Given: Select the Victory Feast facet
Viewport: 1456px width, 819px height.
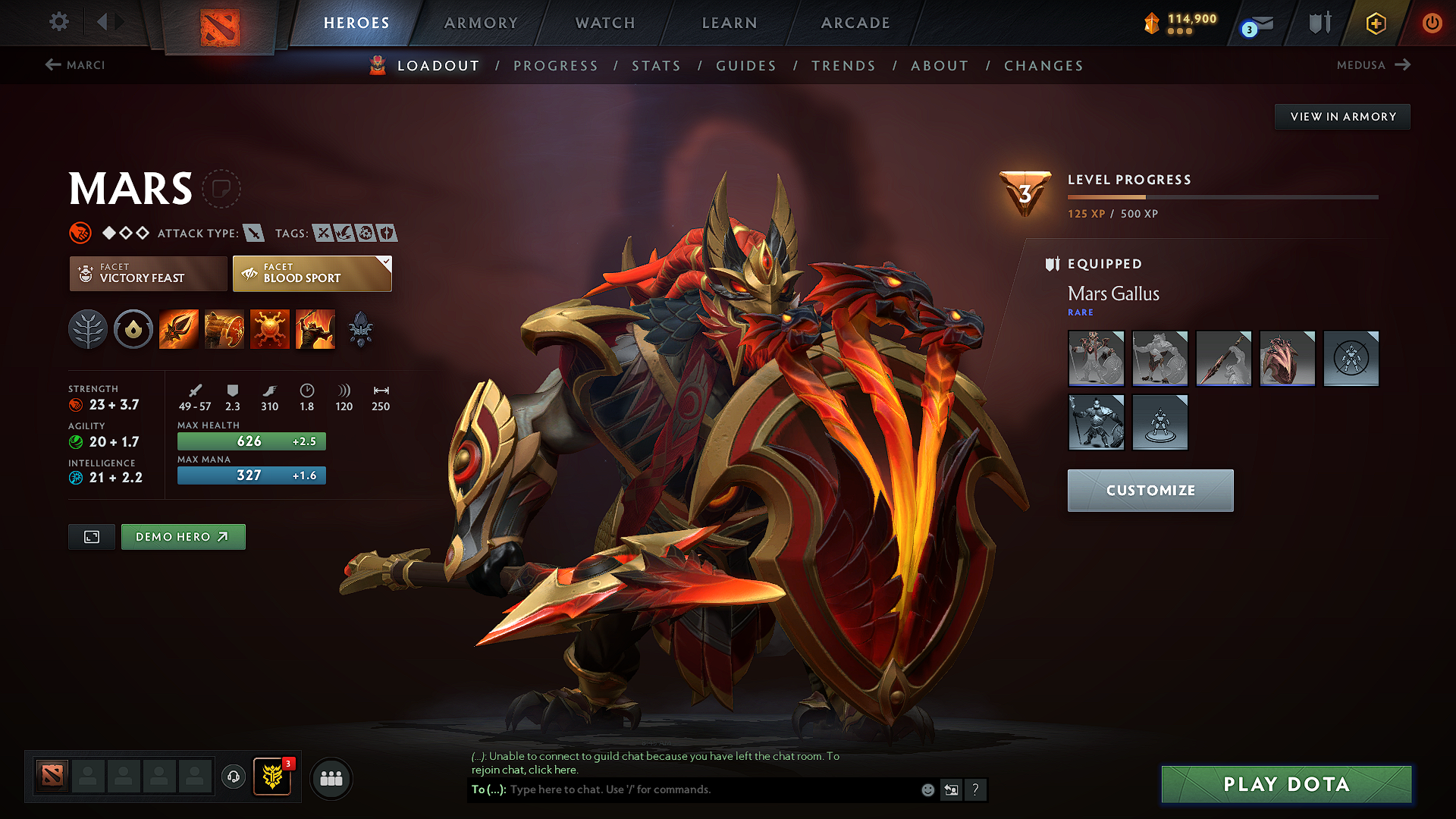Looking at the screenshot, I should [148, 273].
